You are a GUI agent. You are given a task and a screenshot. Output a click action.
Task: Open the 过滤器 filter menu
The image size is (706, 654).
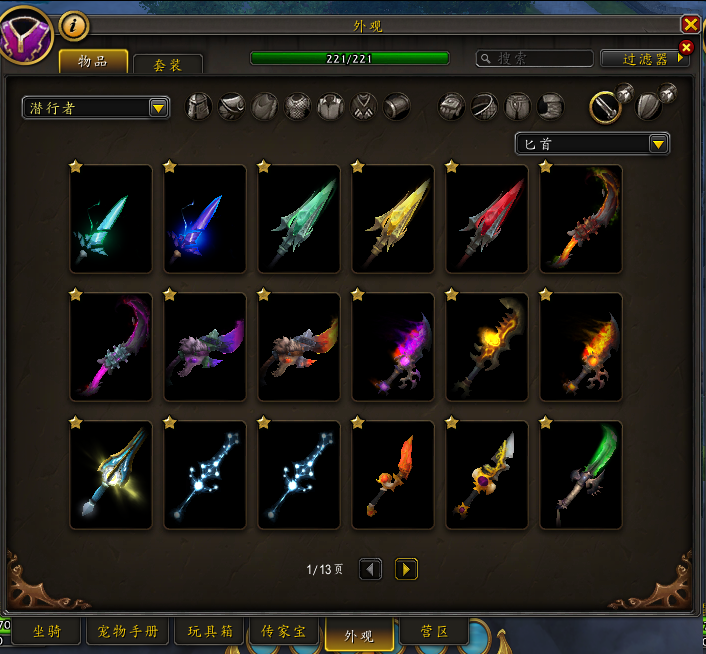[x=645, y=59]
